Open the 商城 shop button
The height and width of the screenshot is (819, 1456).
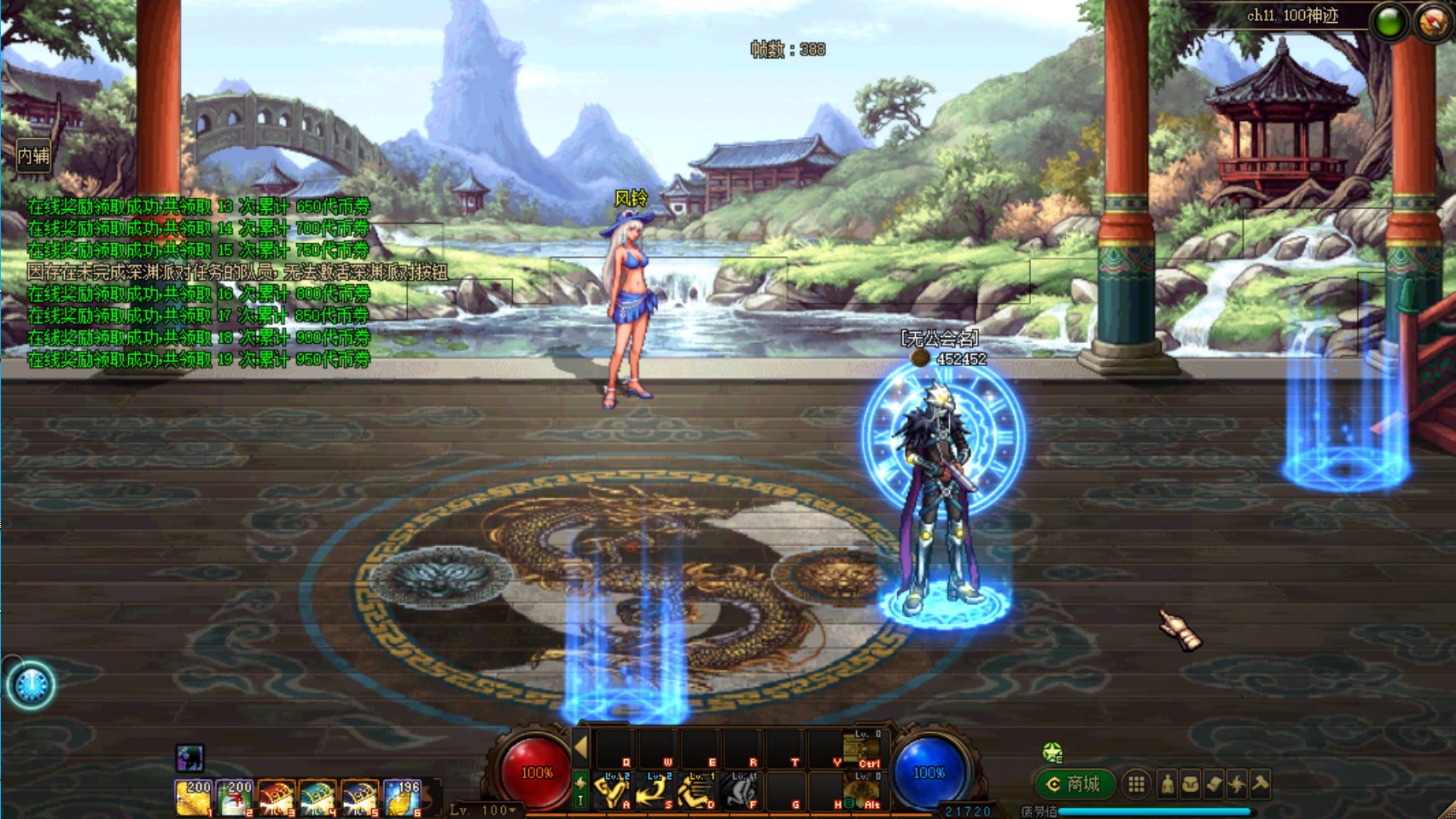(x=1075, y=784)
